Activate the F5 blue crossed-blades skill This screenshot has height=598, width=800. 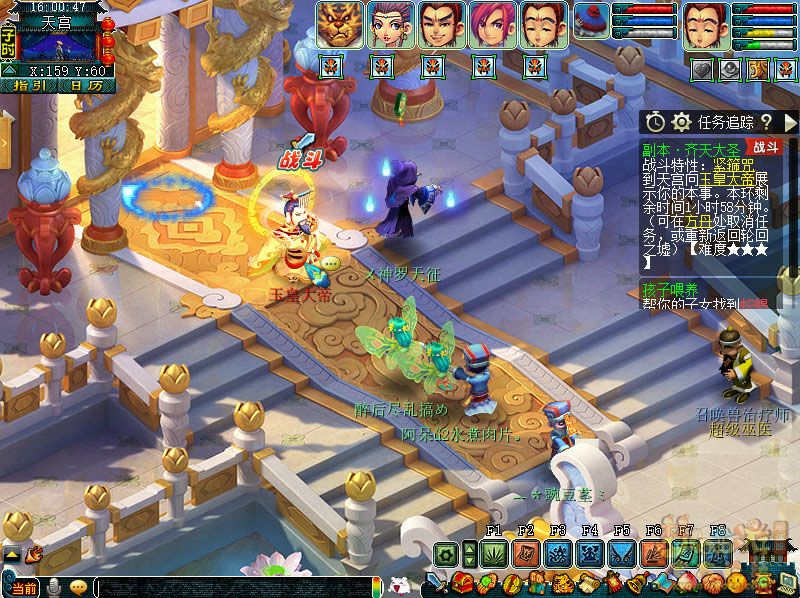tap(622, 553)
